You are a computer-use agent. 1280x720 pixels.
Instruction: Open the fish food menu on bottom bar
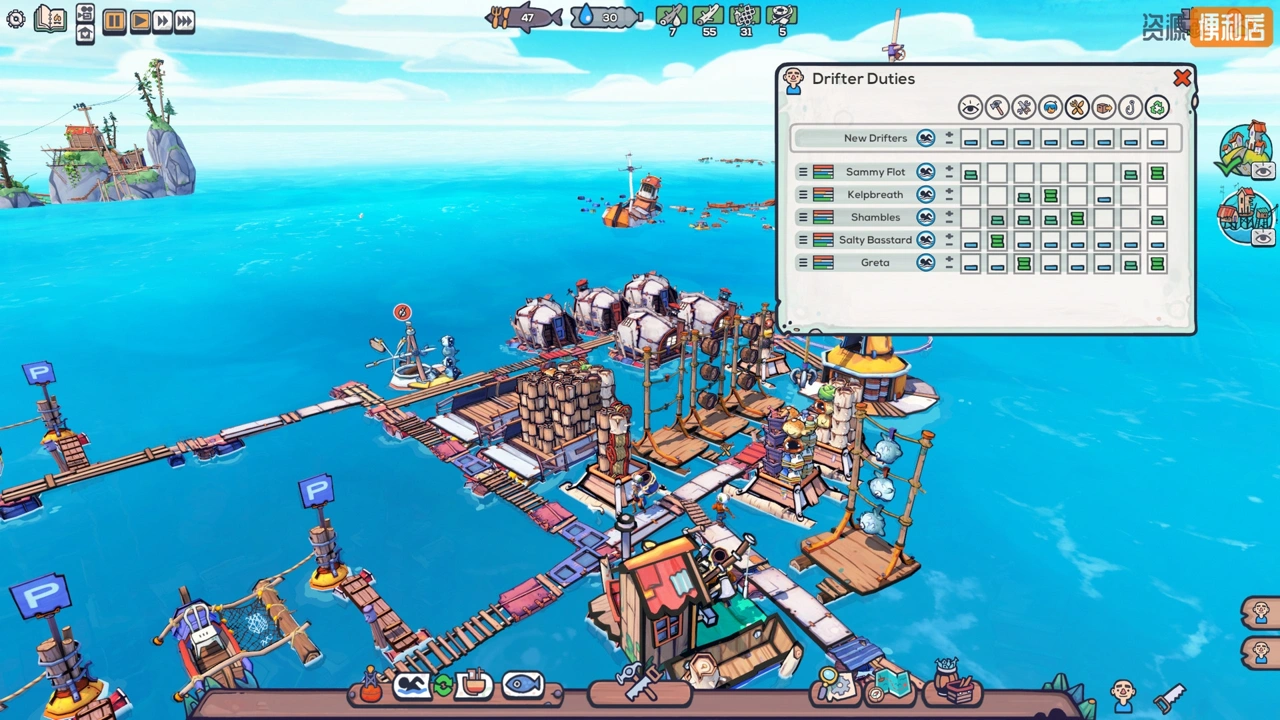click(522, 685)
